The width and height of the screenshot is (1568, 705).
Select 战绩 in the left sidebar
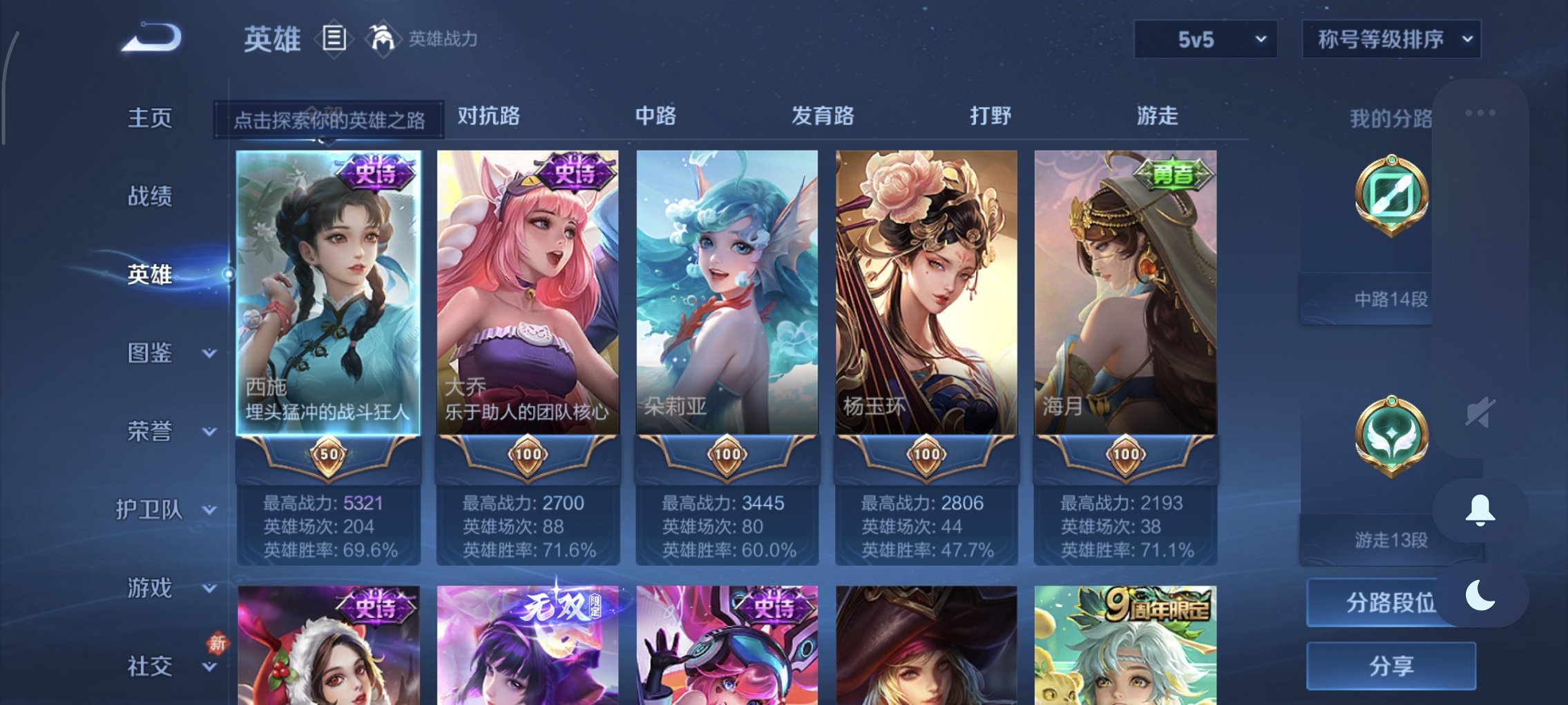point(152,196)
